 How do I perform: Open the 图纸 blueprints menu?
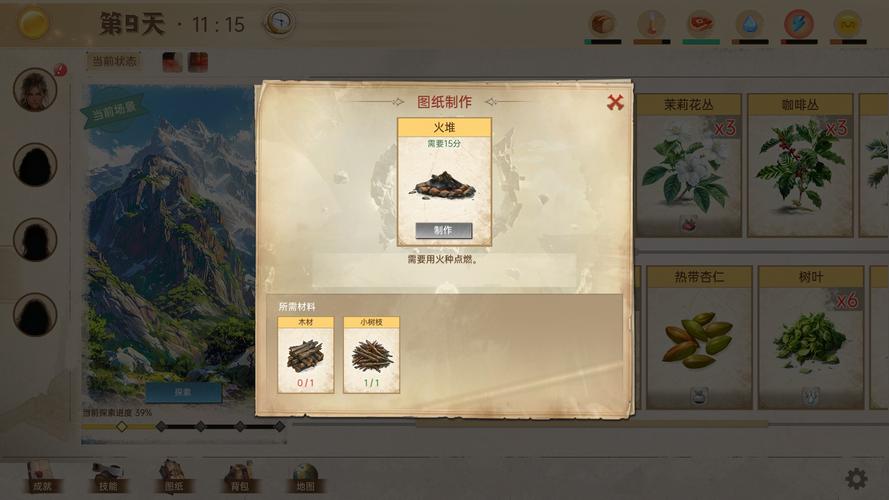173,476
